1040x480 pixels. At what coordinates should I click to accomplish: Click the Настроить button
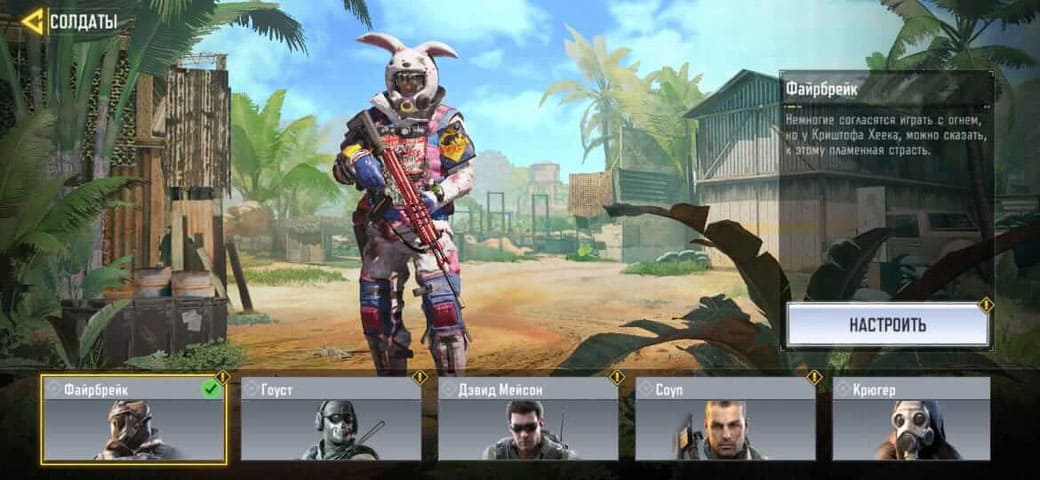click(x=887, y=325)
